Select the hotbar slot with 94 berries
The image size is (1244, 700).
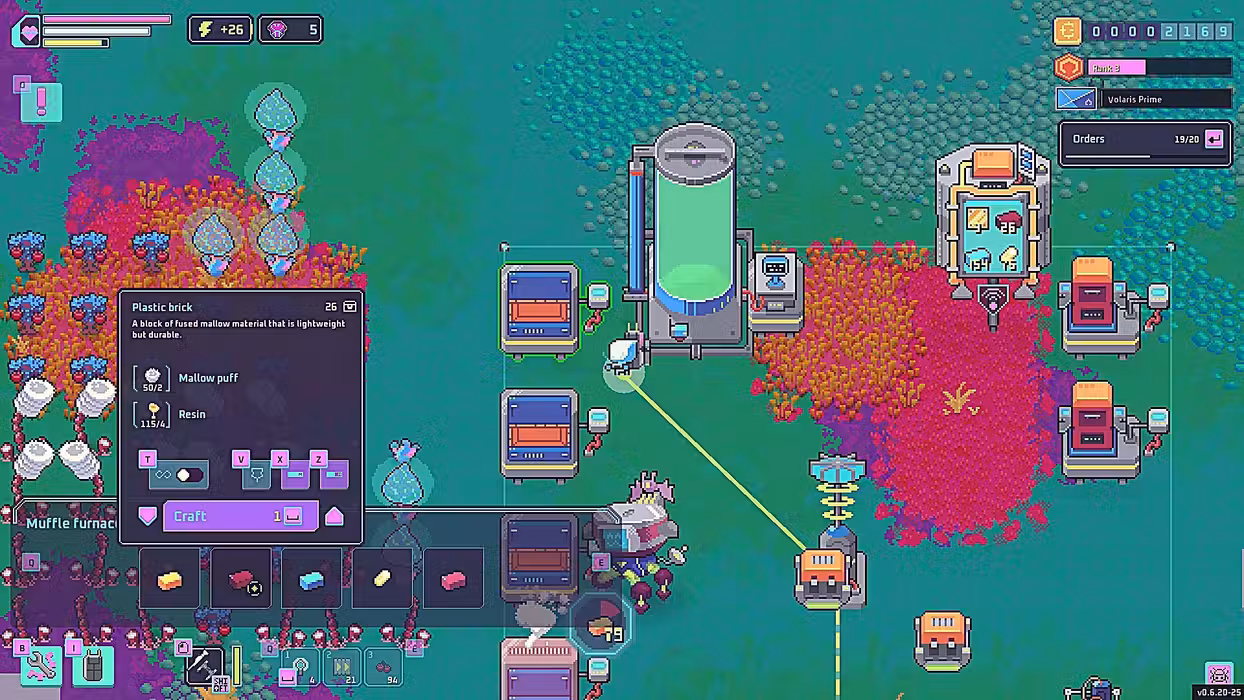[384, 667]
